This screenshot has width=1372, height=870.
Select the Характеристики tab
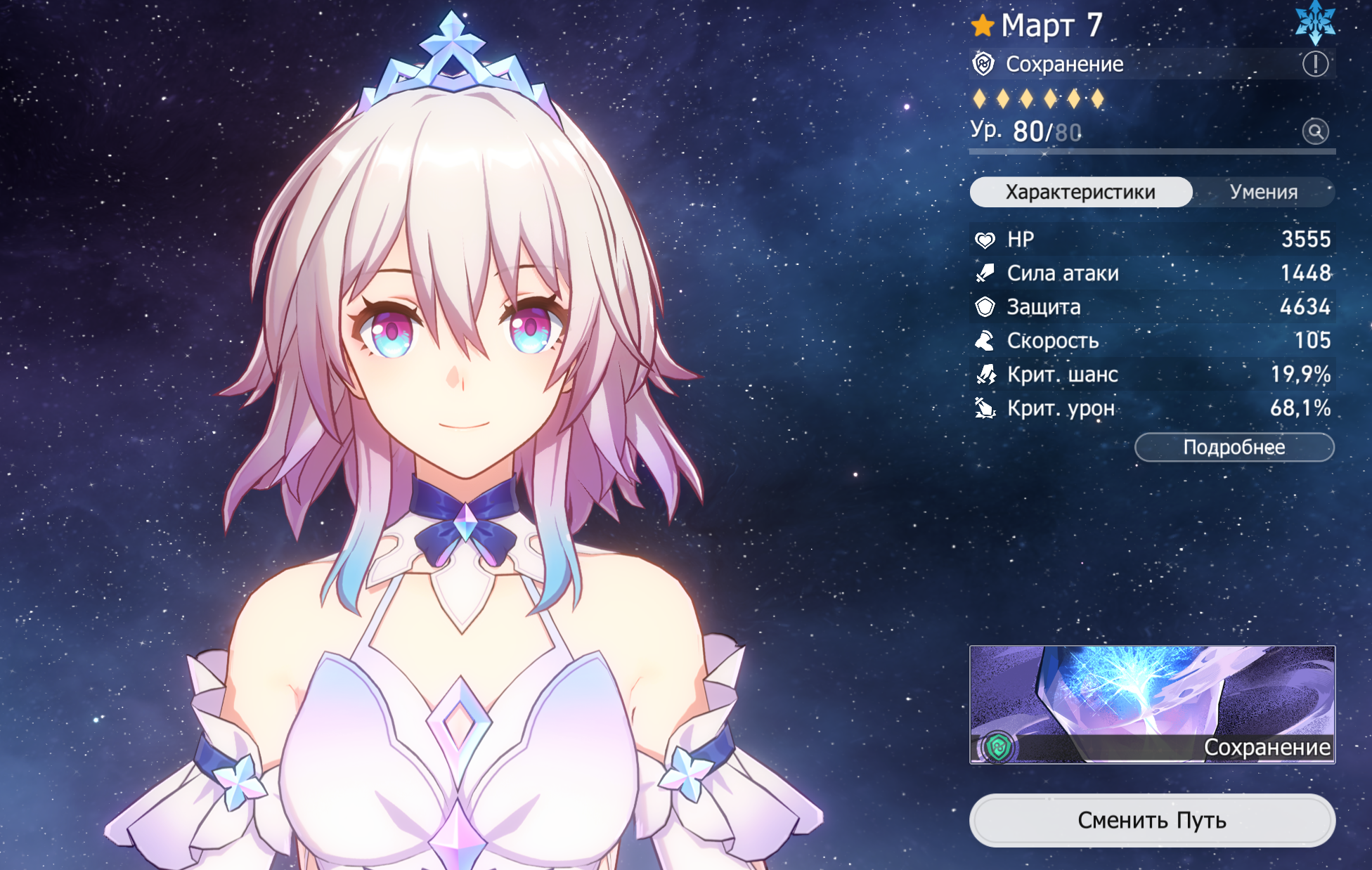tap(1080, 192)
